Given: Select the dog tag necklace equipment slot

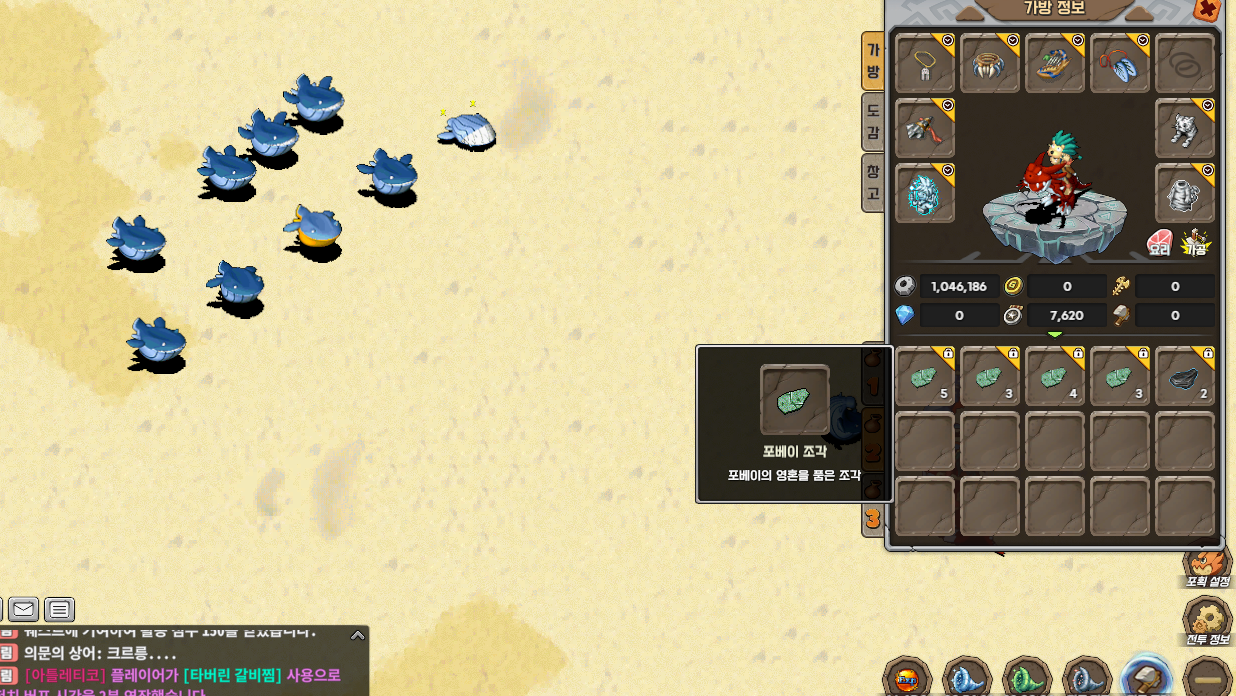Looking at the screenshot, I should tap(925, 64).
